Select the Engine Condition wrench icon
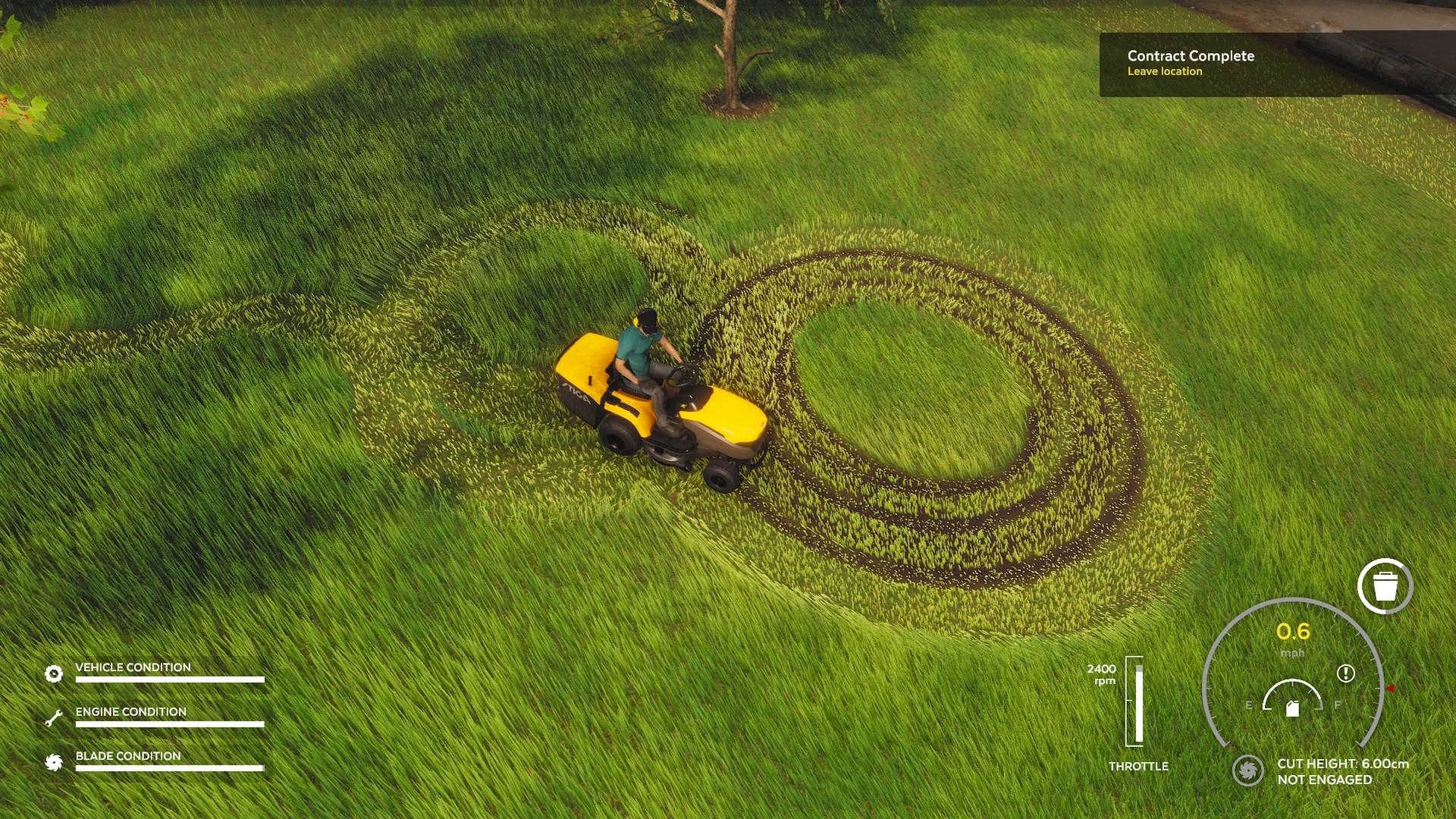The width and height of the screenshot is (1456, 819). [53, 718]
